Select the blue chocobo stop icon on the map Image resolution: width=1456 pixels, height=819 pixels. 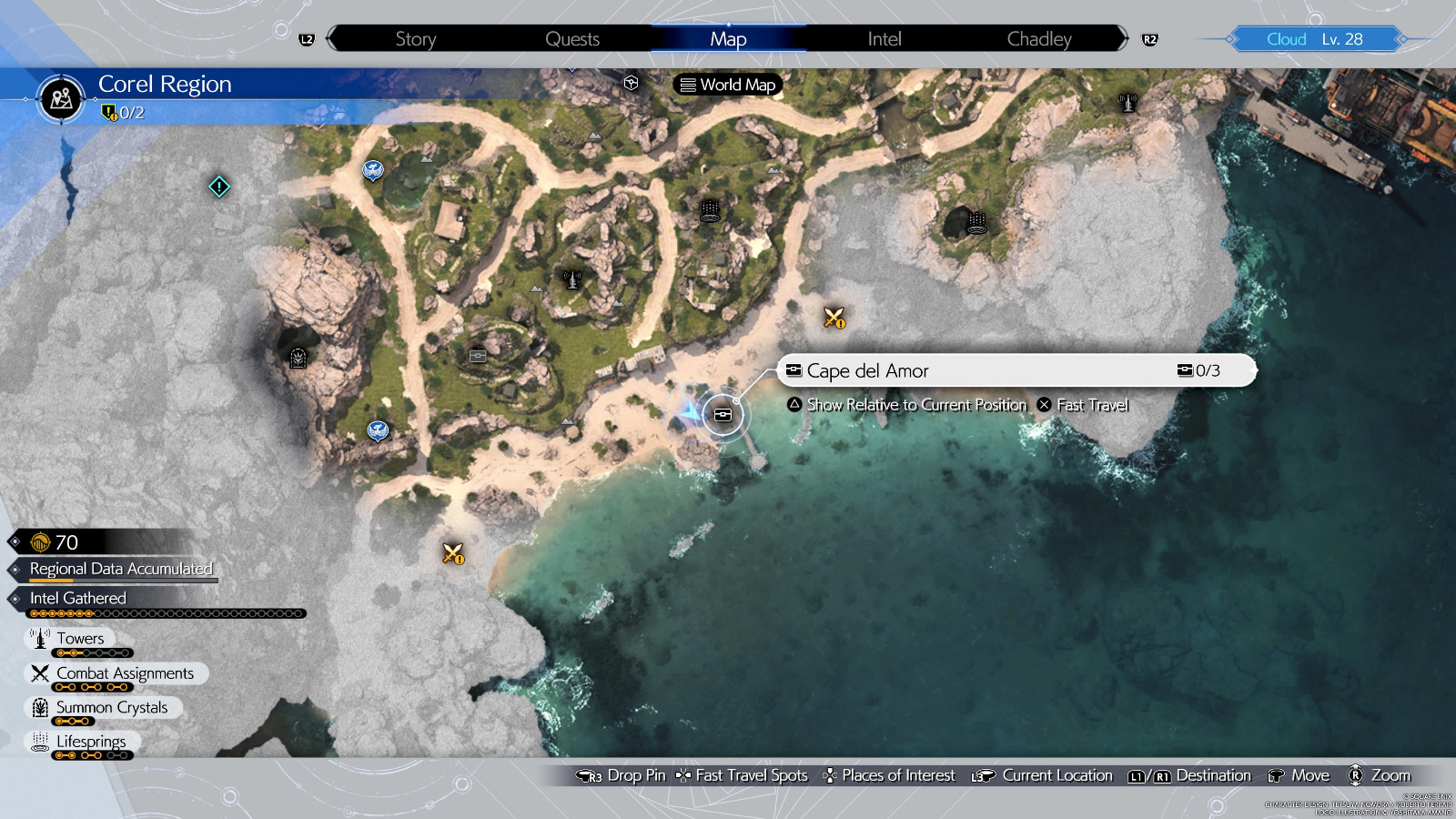[373, 170]
